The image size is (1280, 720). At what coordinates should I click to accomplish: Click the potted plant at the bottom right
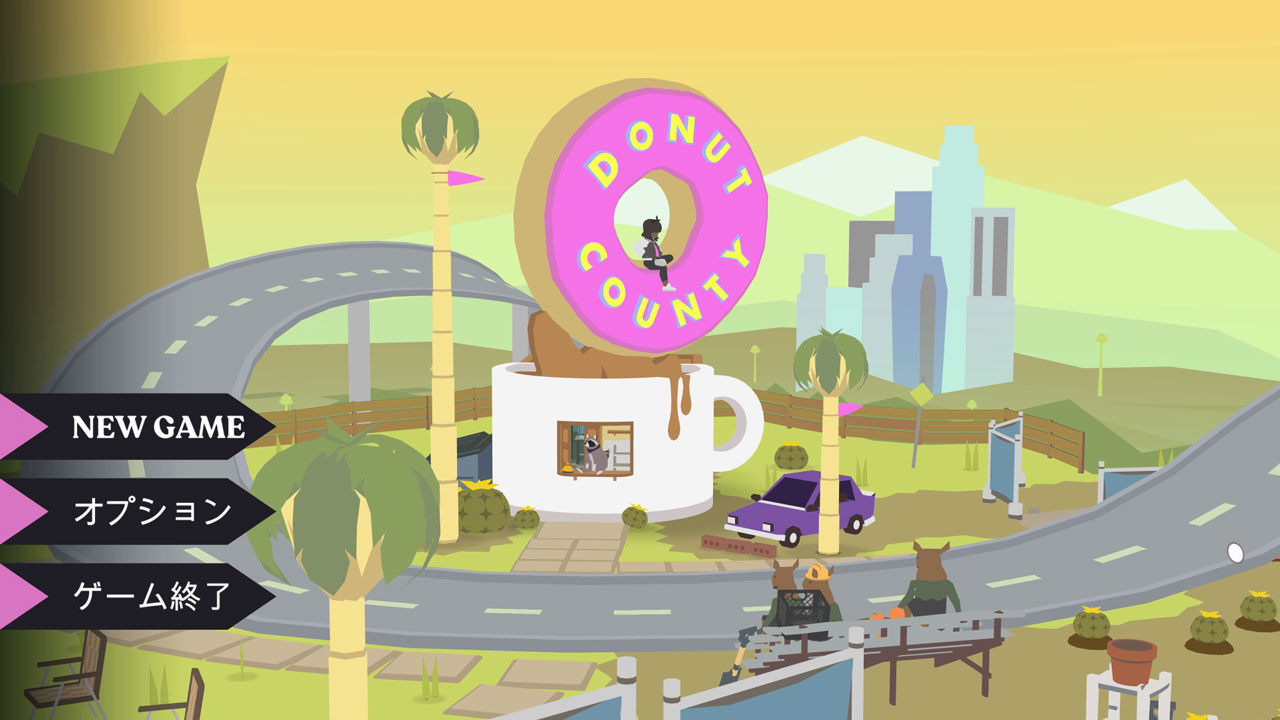click(x=1132, y=660)
